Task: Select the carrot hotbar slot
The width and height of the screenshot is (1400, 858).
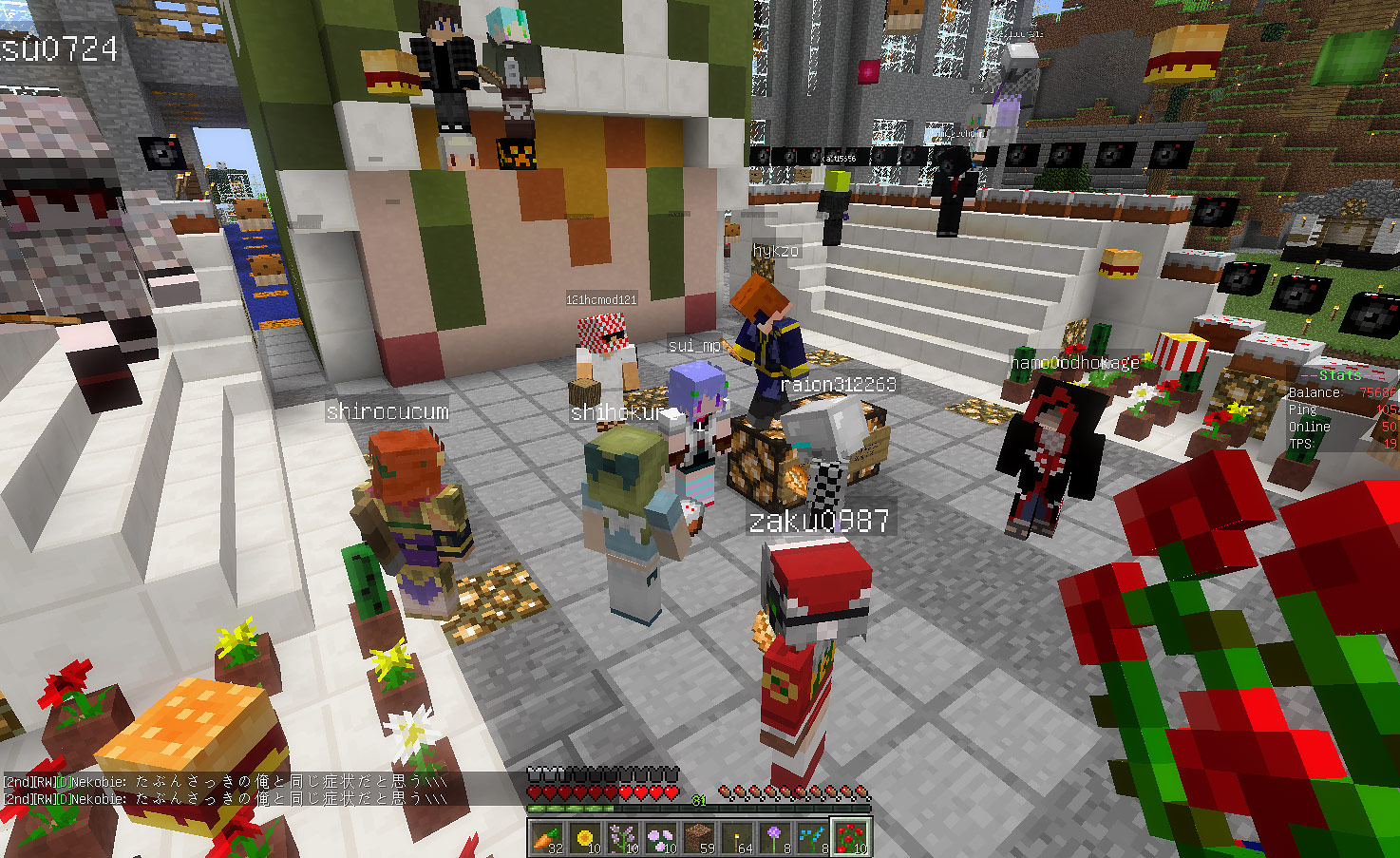Action: [x=546, y=838]
